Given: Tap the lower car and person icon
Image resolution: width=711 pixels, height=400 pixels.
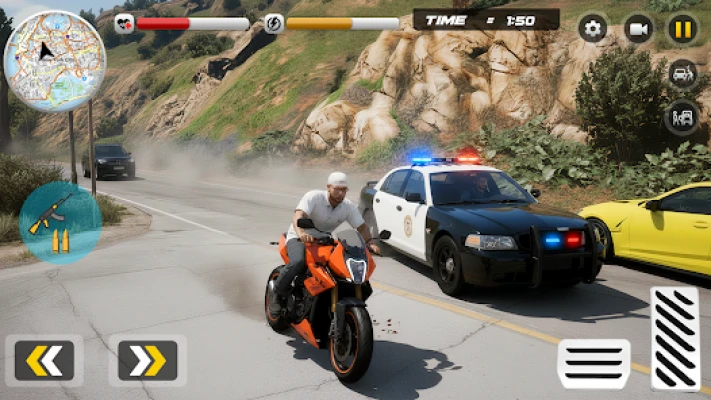Looking at the screenshot, I should click(x=683, y=117).
